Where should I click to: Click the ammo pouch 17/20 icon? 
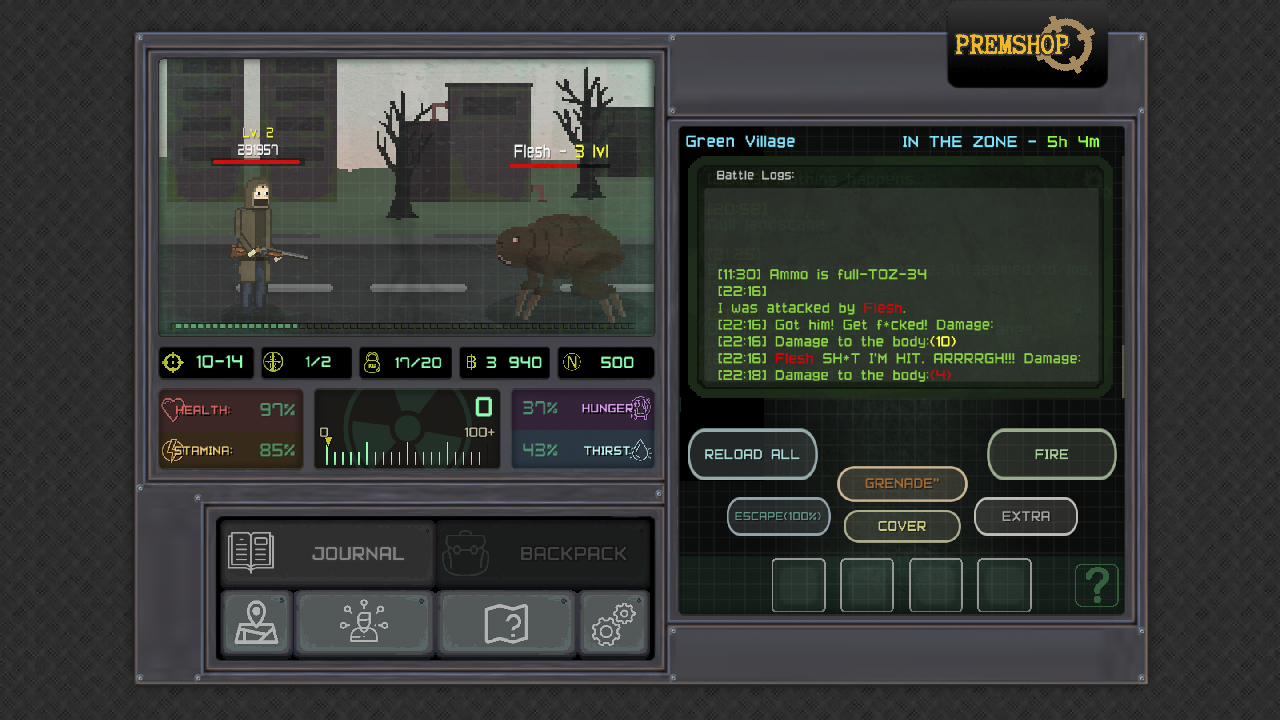(x=370, y=363)
